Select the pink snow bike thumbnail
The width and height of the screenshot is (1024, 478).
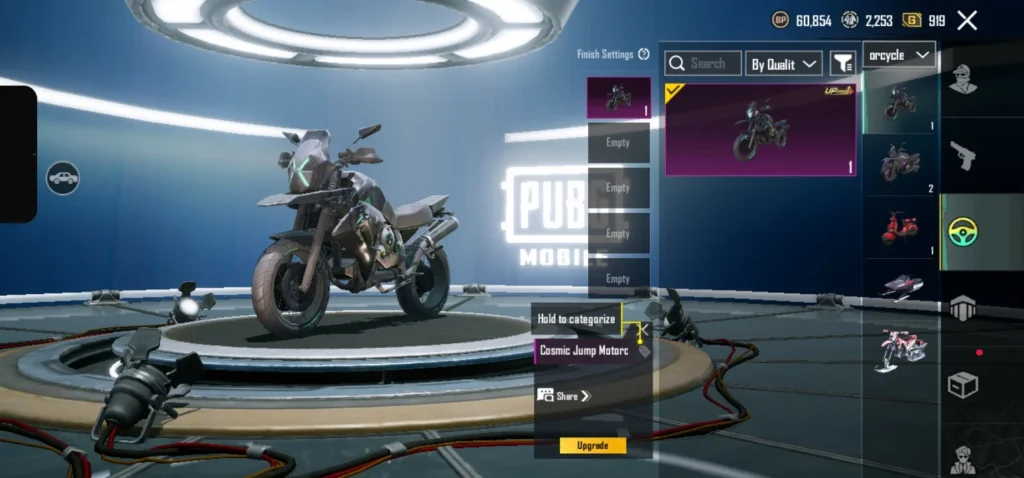coord(900,350)
